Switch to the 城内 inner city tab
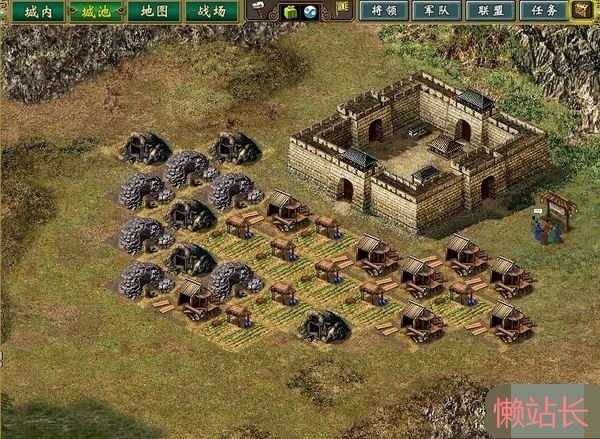Screen dimensions: 600x439 pos(38,12)
